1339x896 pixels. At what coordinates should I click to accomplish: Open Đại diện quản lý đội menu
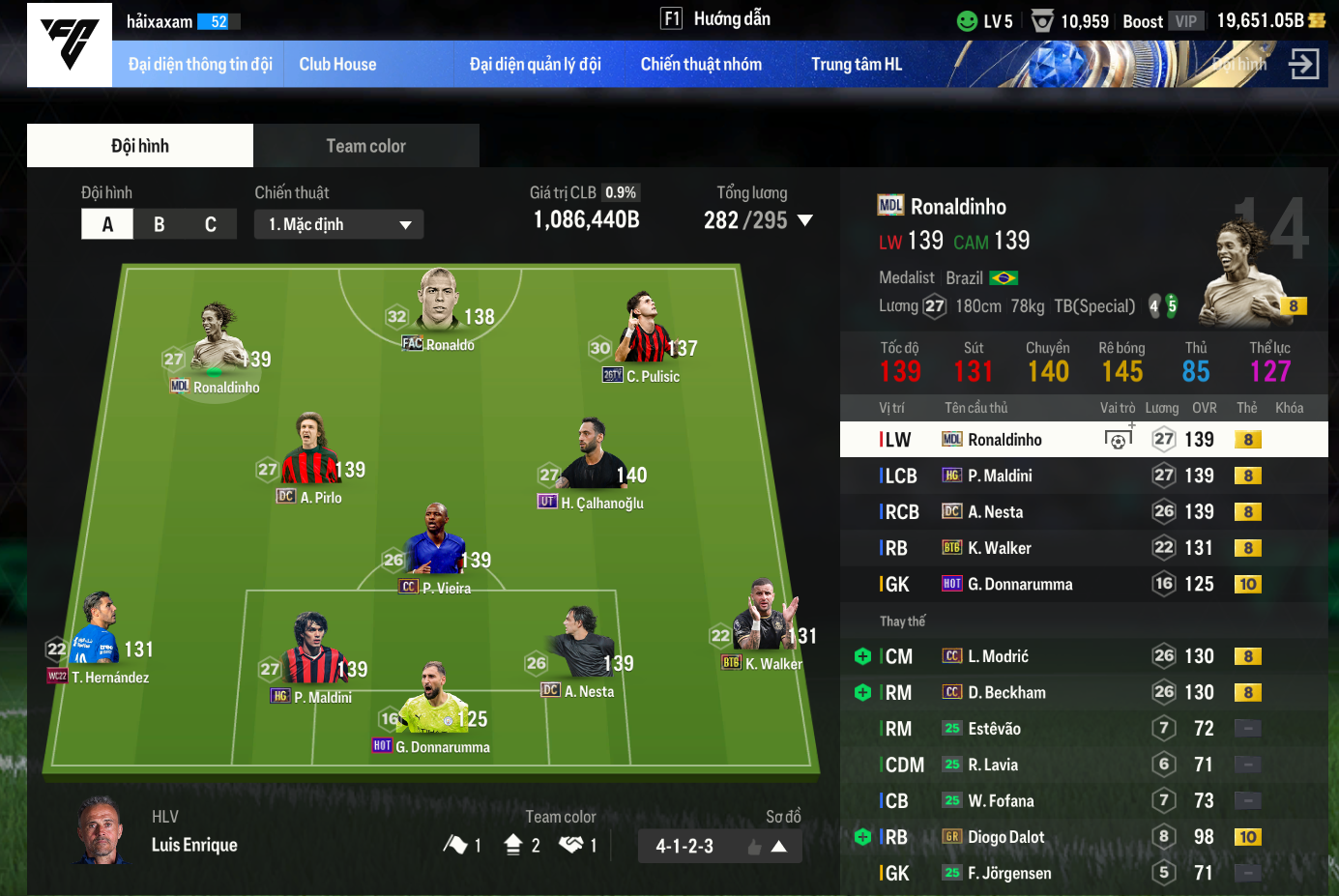pyautogui.click(x=535, y=65)
